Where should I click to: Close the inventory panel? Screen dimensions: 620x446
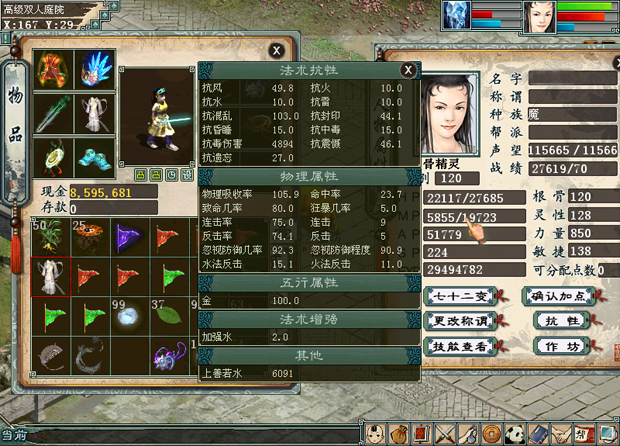tap(276, 50)
